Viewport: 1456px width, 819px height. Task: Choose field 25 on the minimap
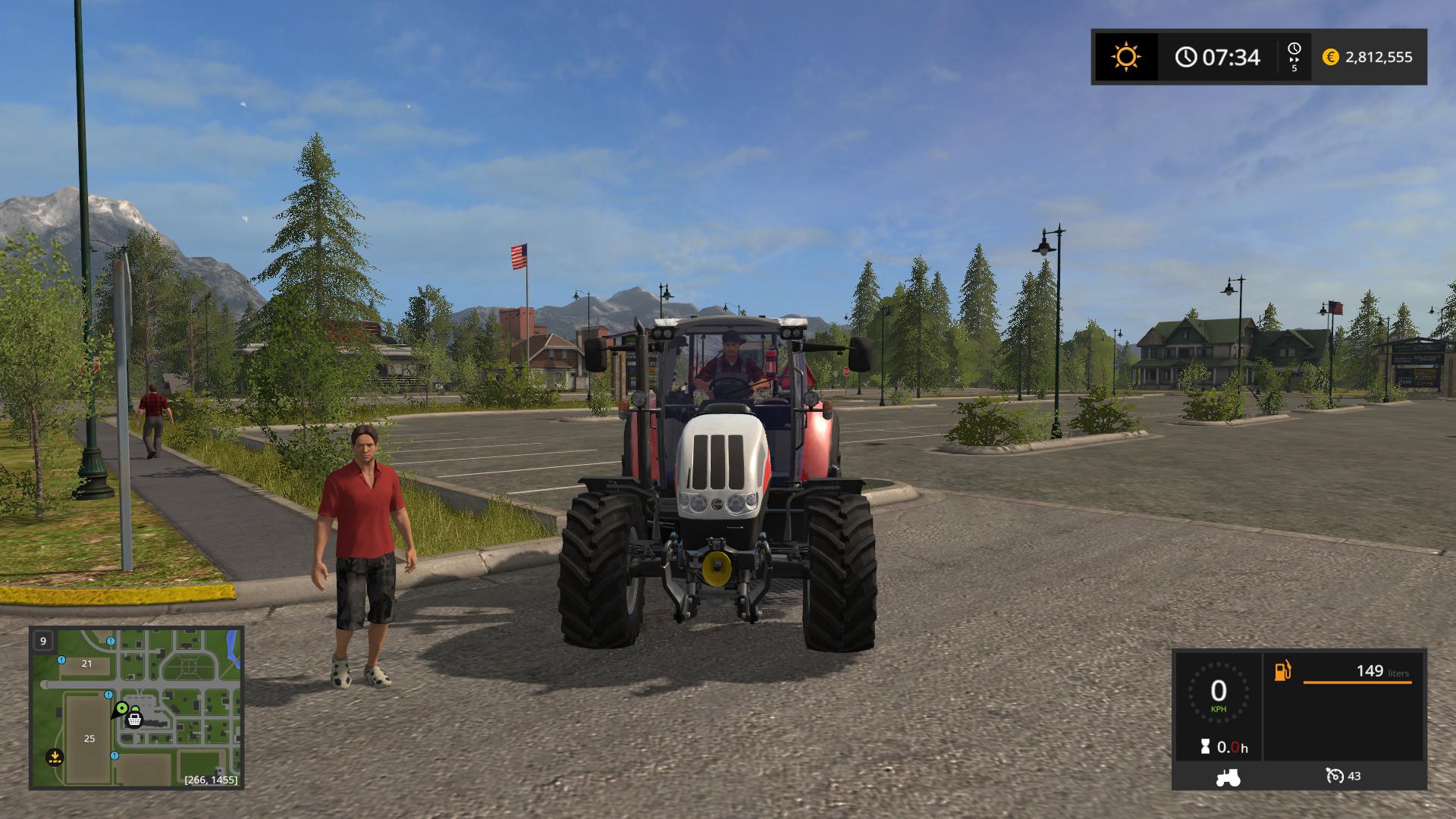89,739
